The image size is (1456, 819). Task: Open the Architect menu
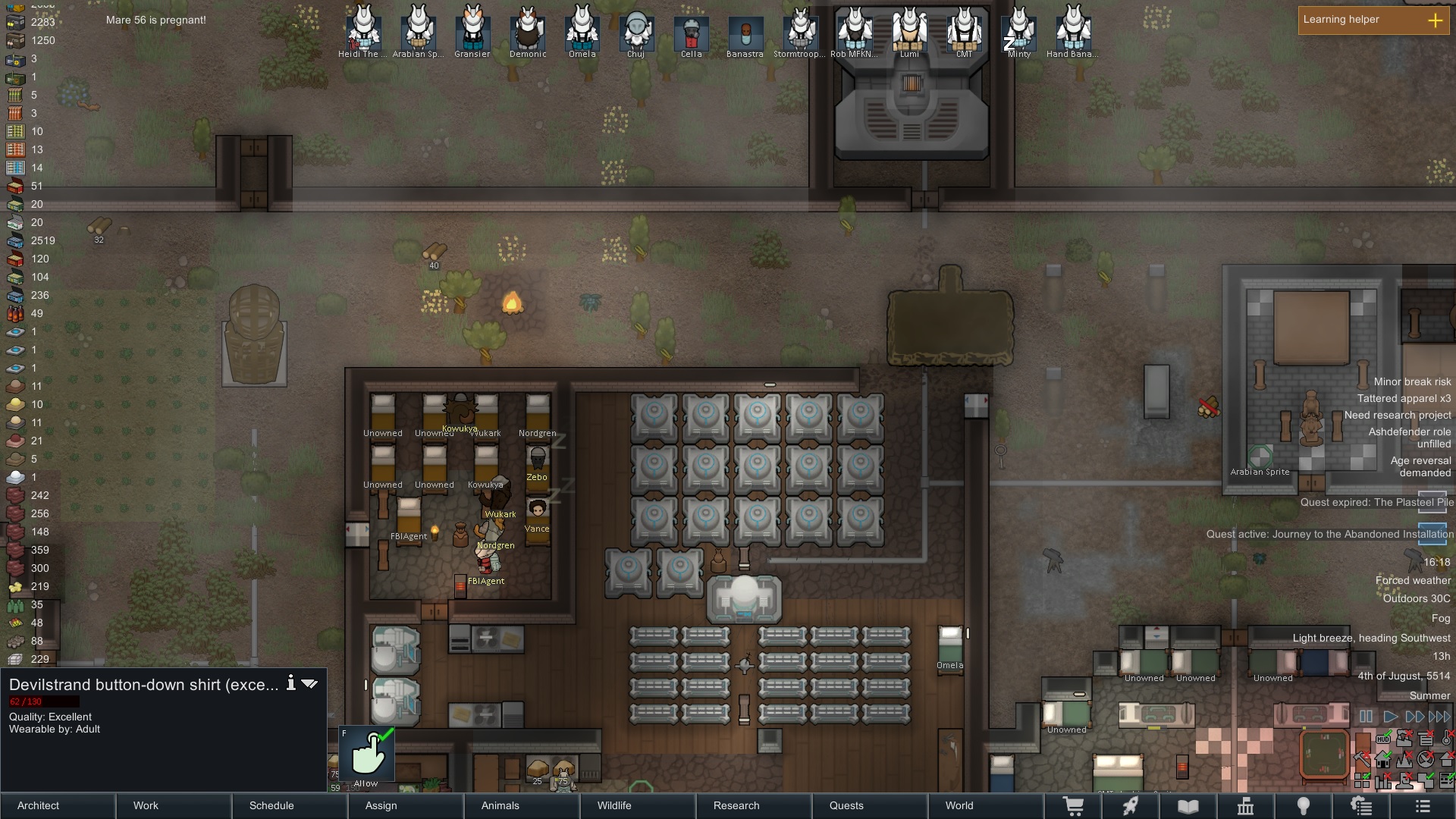[x=58, y=805]
